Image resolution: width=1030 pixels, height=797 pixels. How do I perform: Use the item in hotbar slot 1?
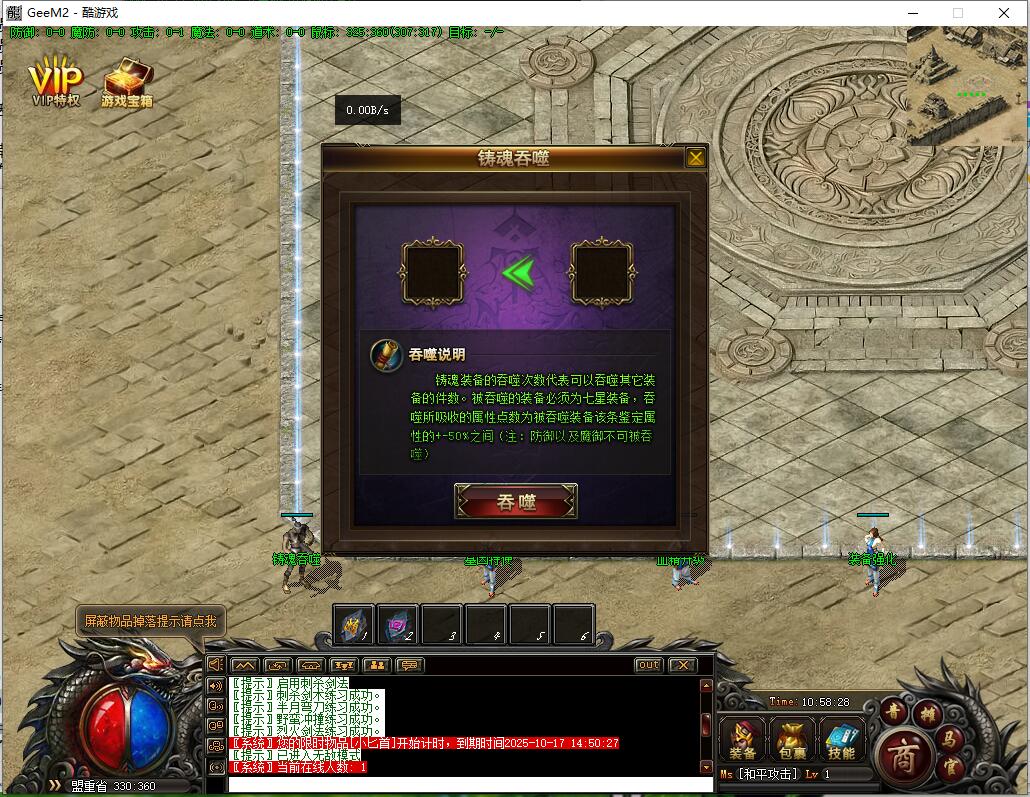point(354,625)
